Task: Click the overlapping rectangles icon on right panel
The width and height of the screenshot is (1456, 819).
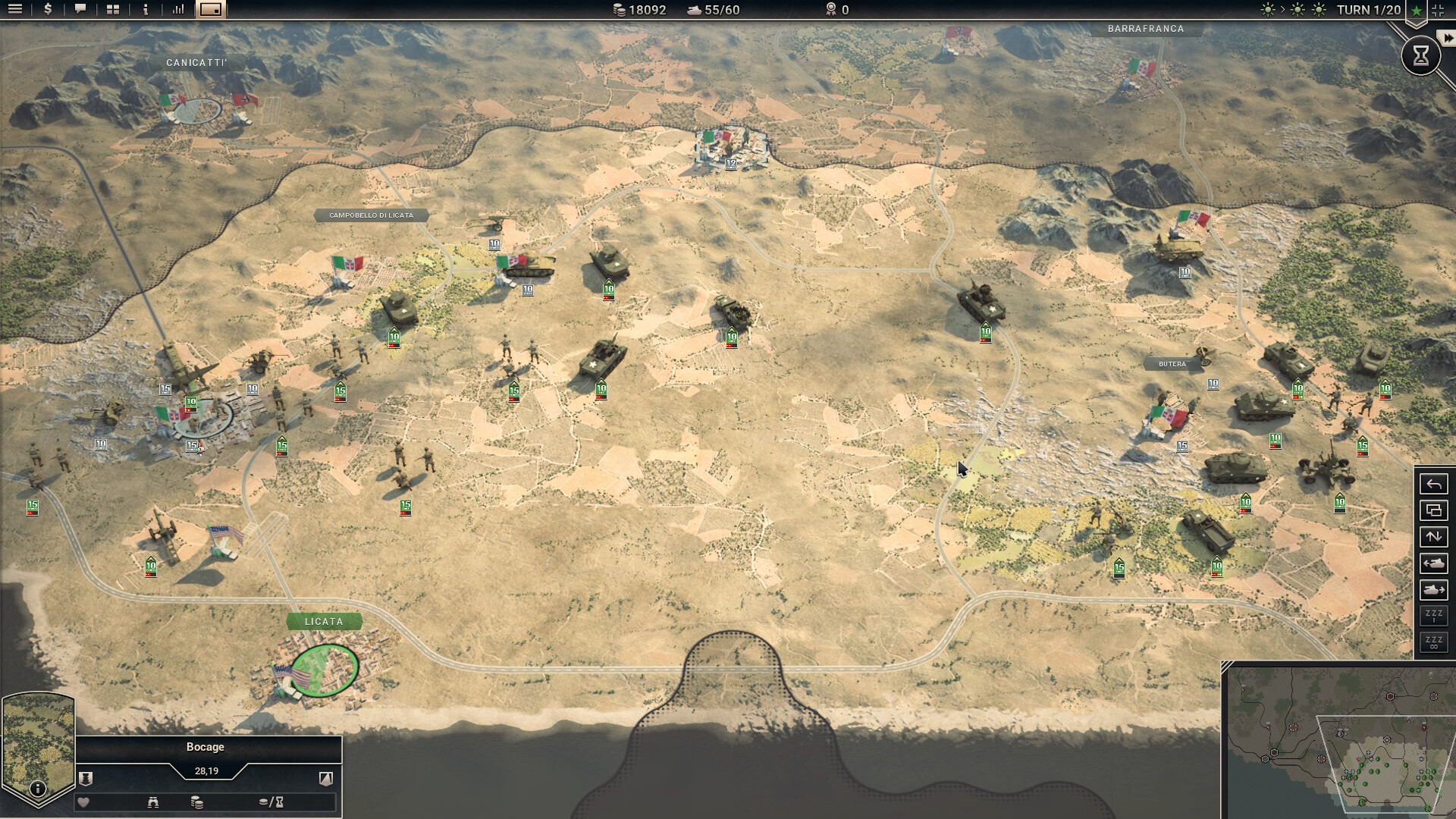Action: point(1434,509)
